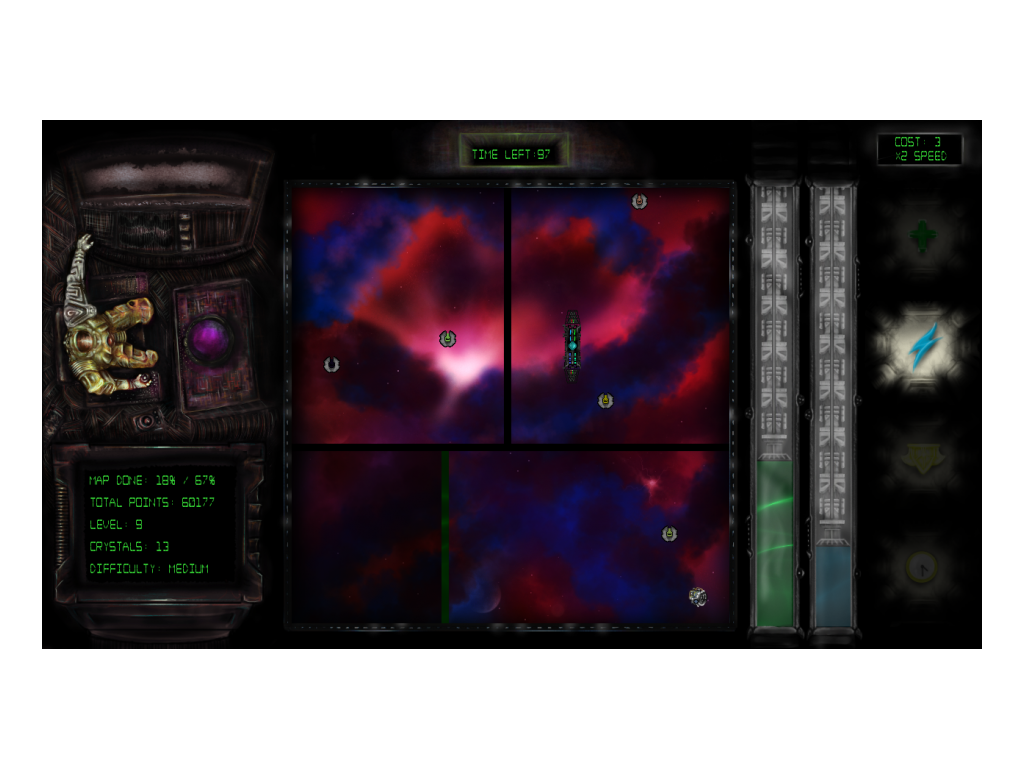
Task: Activate the green cross power-up
Action: (x=922, y=237)
